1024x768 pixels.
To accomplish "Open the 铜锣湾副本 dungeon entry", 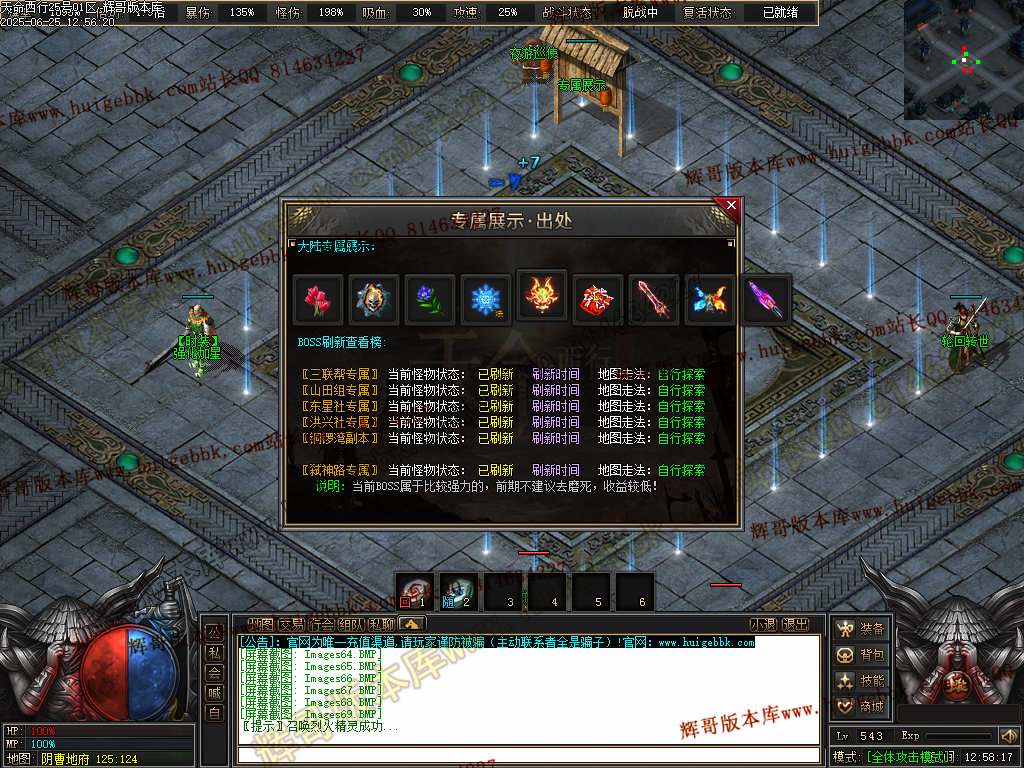I will [x=341, y=438].
